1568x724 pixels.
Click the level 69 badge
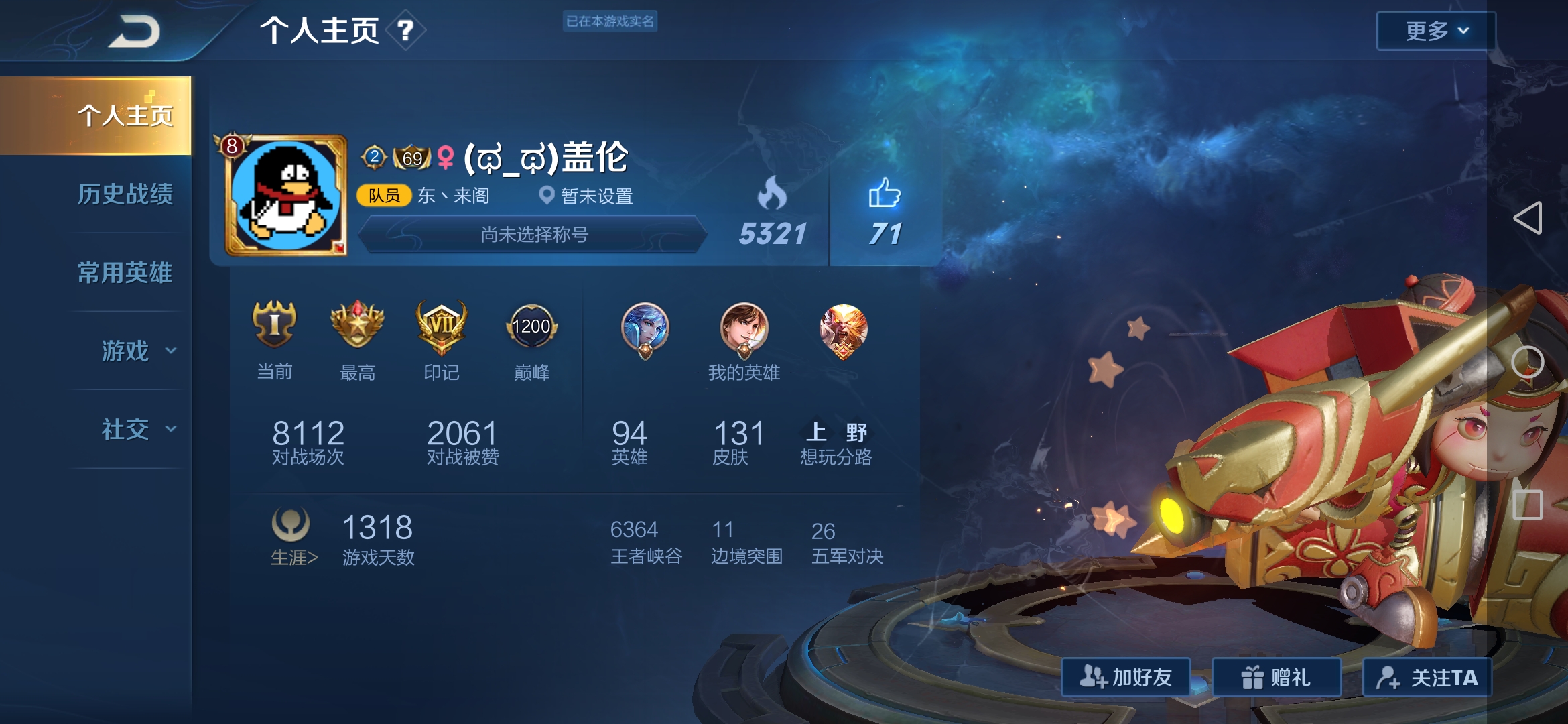coord(411,156)
